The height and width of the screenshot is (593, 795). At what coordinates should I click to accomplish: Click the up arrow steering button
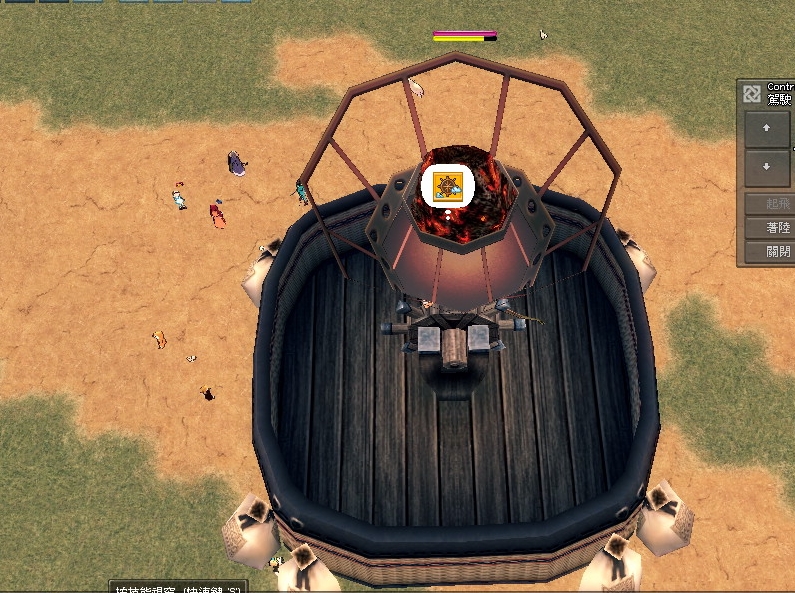coord(767,129)
